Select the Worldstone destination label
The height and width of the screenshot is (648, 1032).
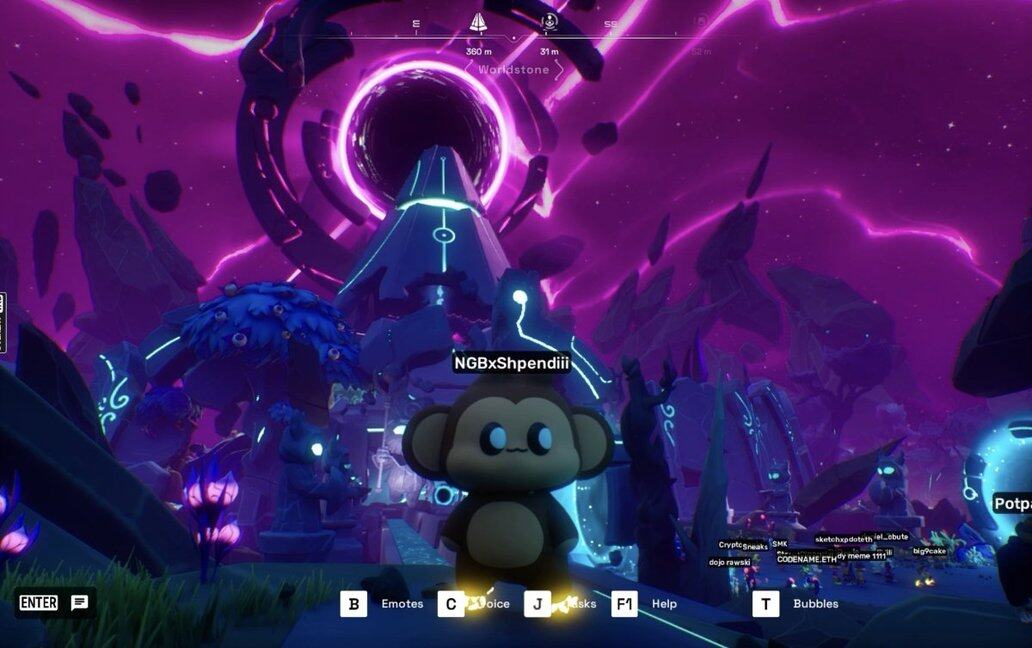(x=513, y=70)
